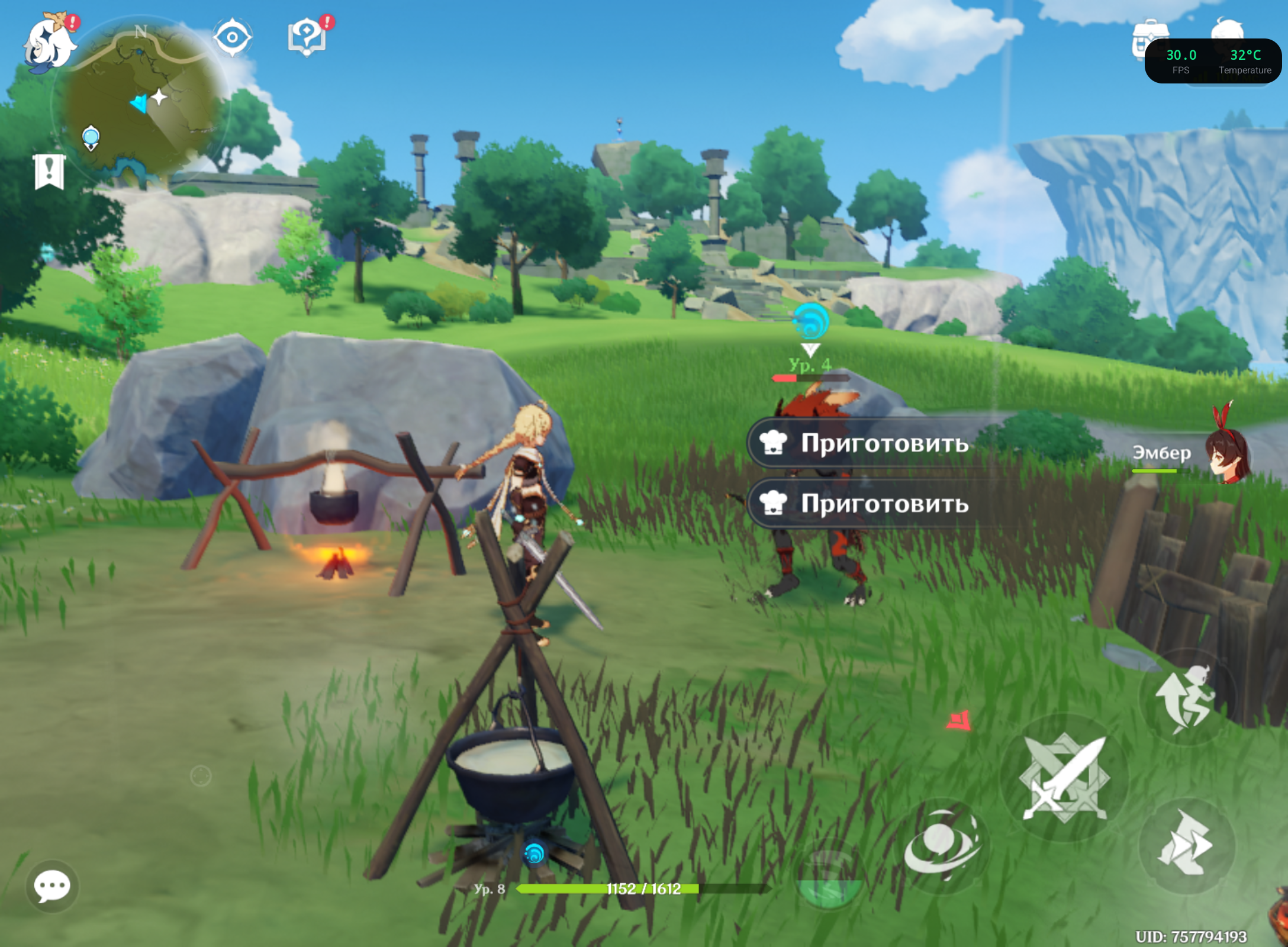The width and height of the screenshot is (1288, 947).
Task: Open the quest banner with exclamation mark
Action: [x=49, y=172]
